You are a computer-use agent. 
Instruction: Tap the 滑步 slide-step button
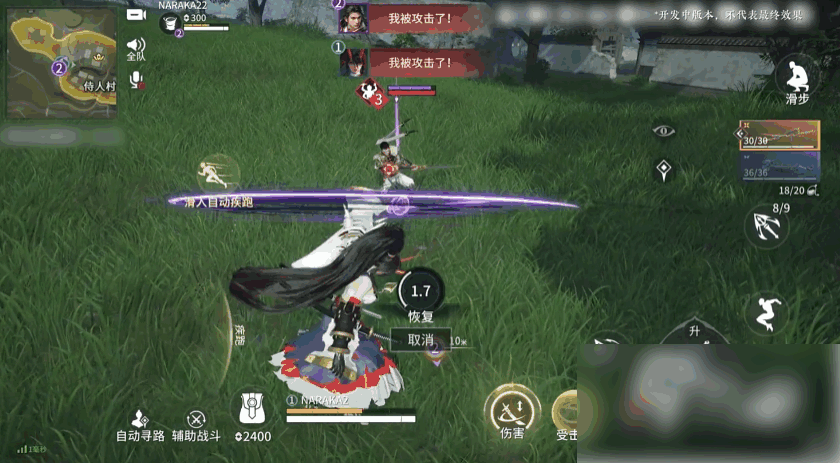[x=796, y=77]
